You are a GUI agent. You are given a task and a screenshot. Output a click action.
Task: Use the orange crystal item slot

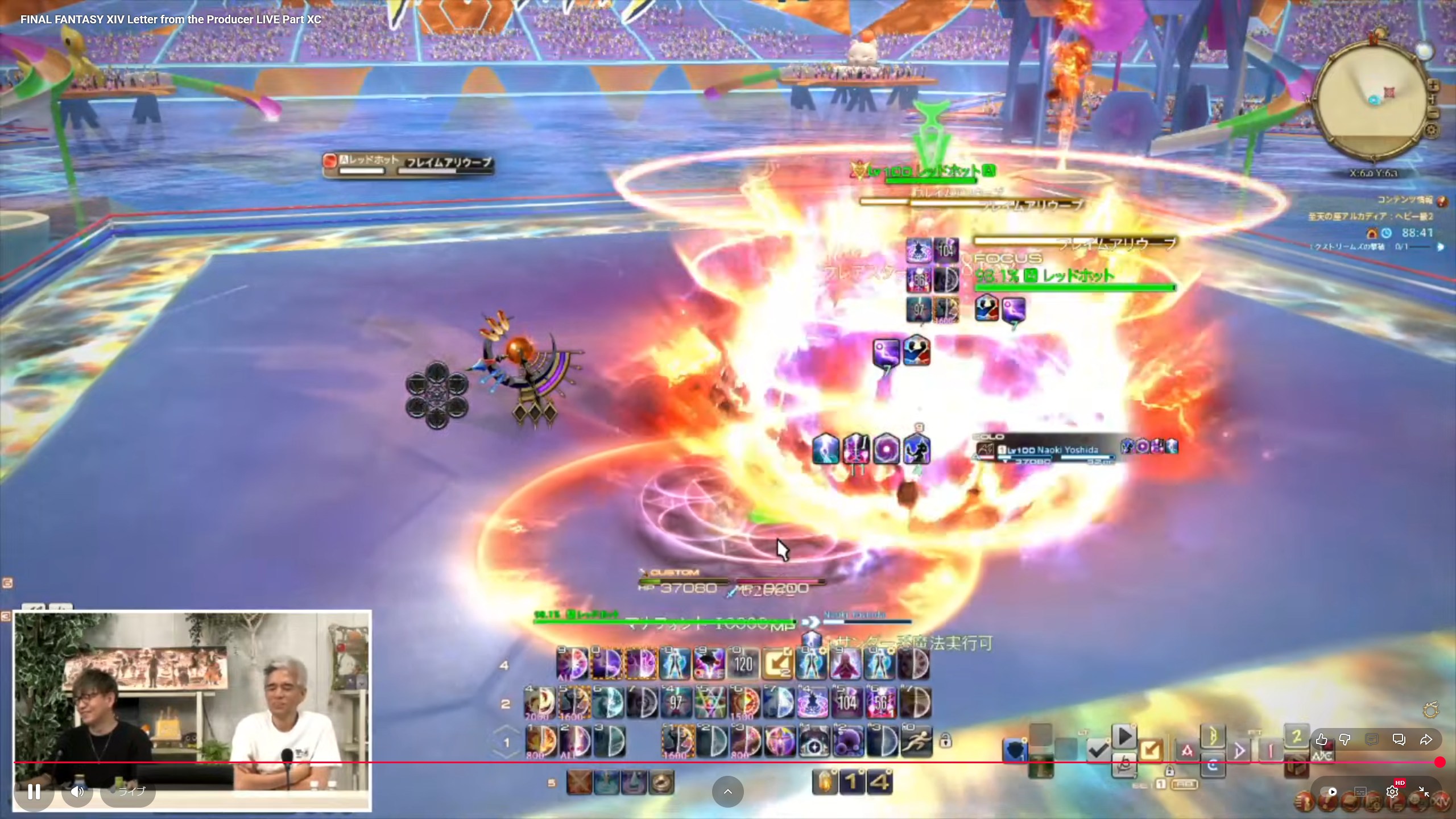tap(826, 783)
